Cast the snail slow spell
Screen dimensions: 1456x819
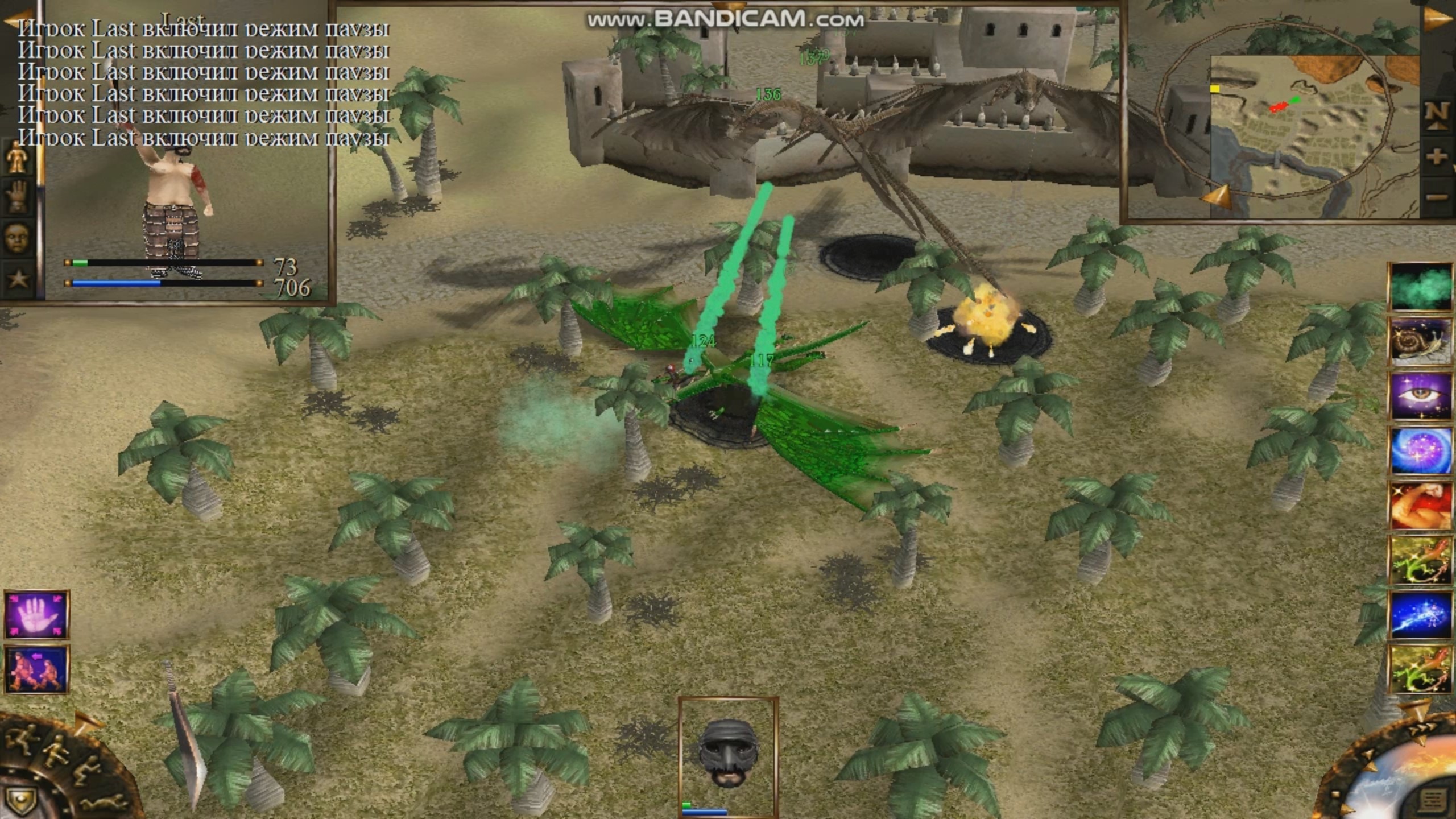coord(1420,341)
